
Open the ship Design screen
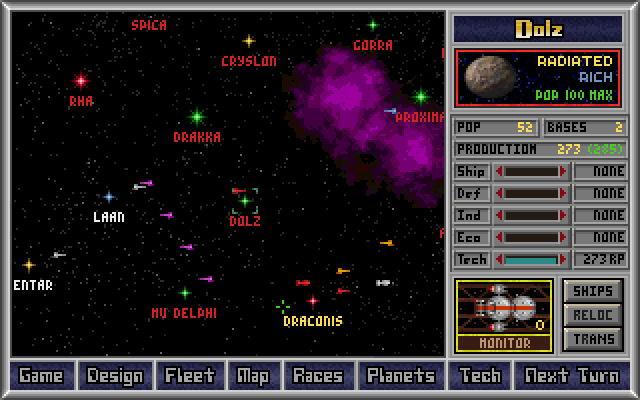[115, 376]
